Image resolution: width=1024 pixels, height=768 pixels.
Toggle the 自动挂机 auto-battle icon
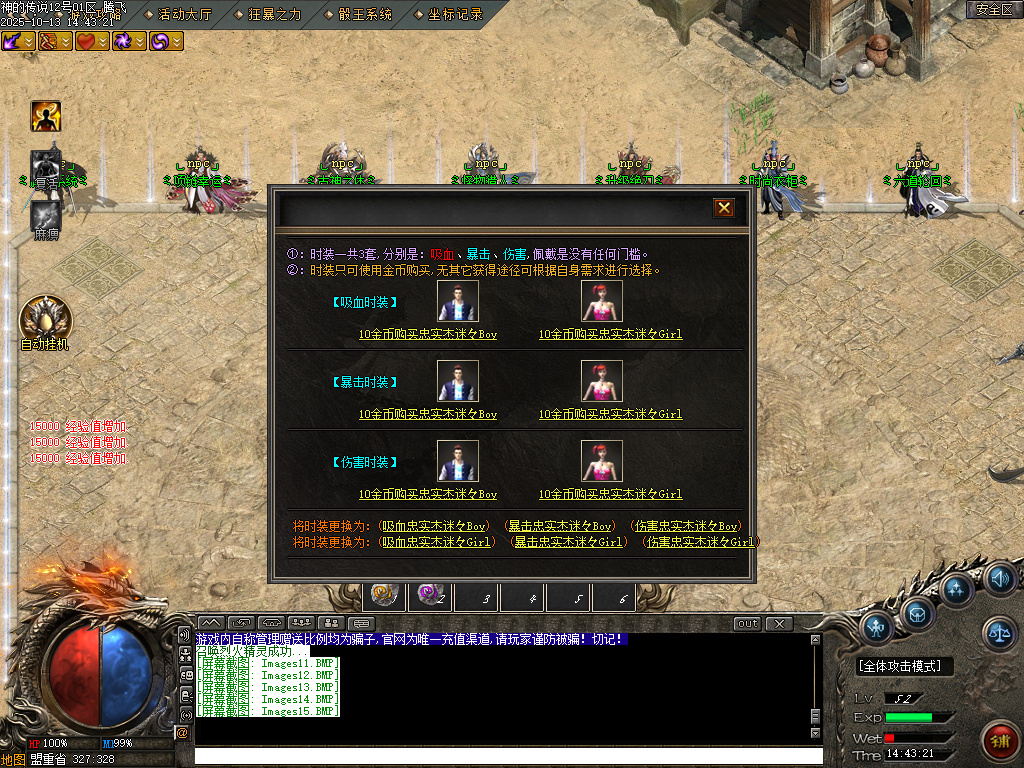click(x=46, y=319)
